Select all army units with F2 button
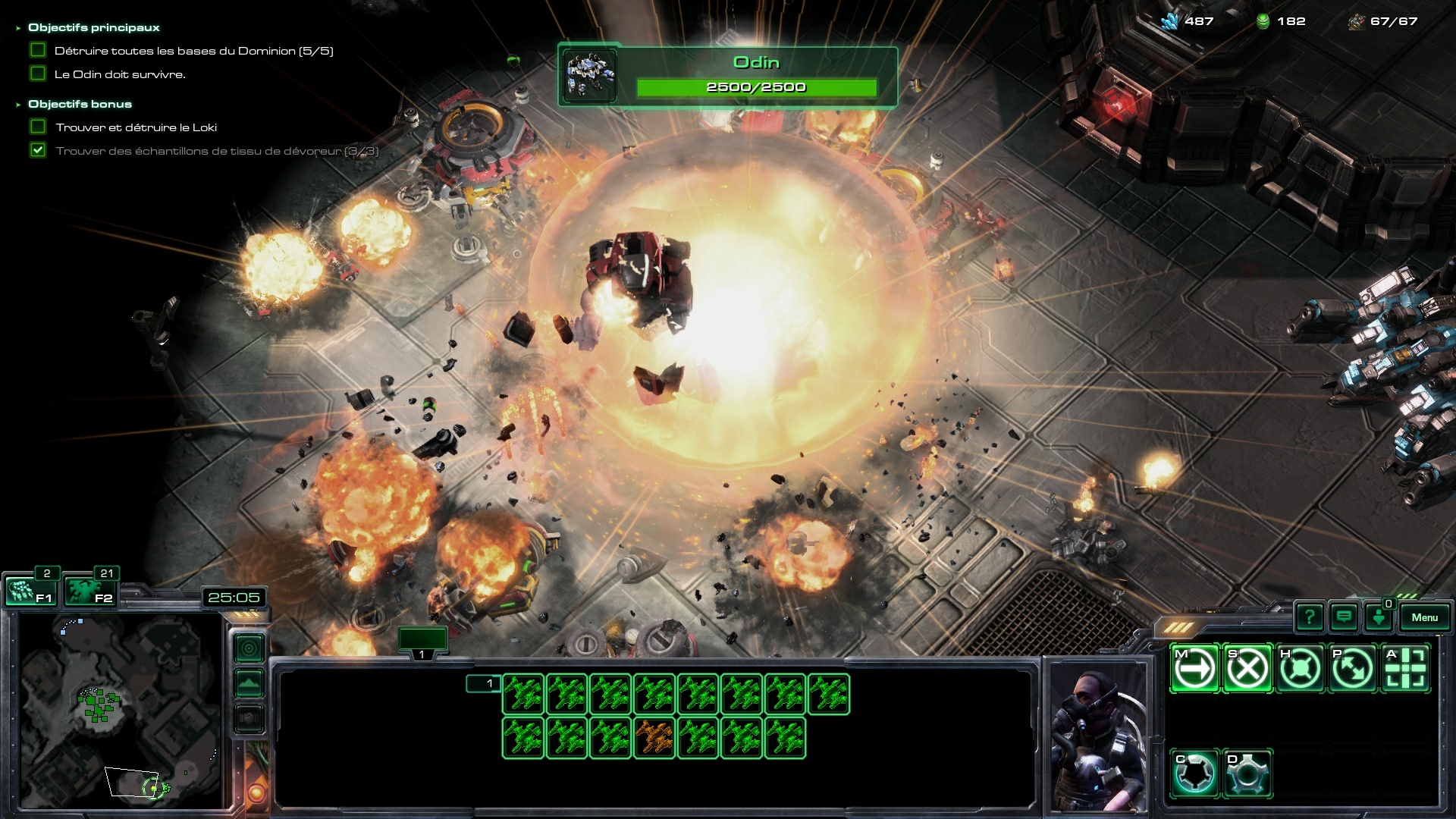Viewport: 1456px width, 819px height. click(x=89, y=591)
